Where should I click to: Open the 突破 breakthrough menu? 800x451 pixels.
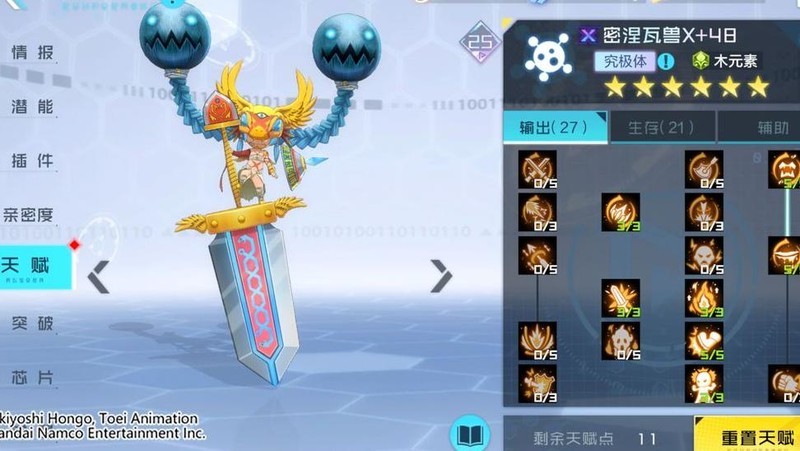pos(32,323)
